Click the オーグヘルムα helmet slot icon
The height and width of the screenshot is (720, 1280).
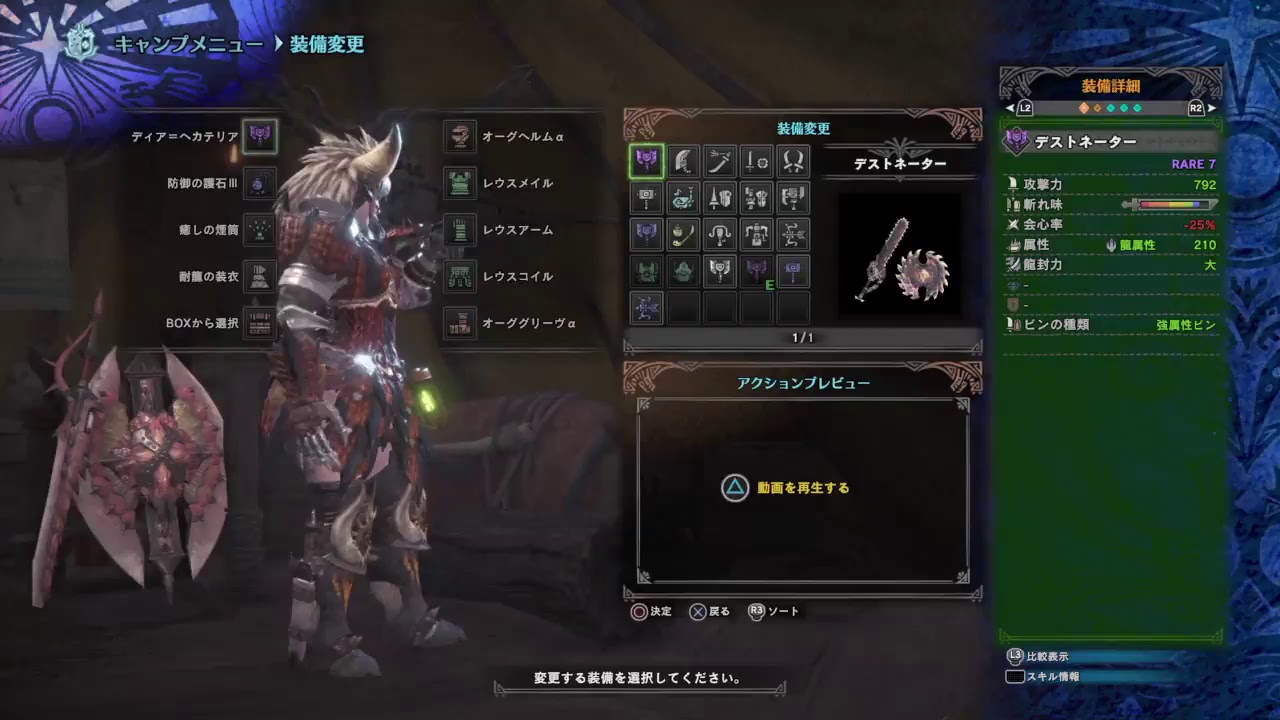tap(461, 137)
